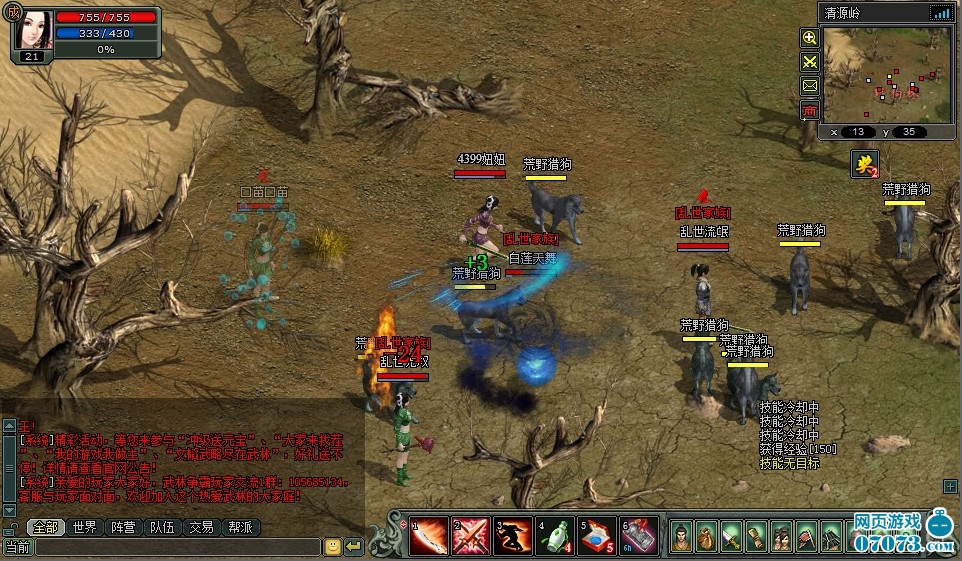The height and width of the screenshot is (561, 962).
Task: Open the shop button marked 商
Action: click(810, 110)
